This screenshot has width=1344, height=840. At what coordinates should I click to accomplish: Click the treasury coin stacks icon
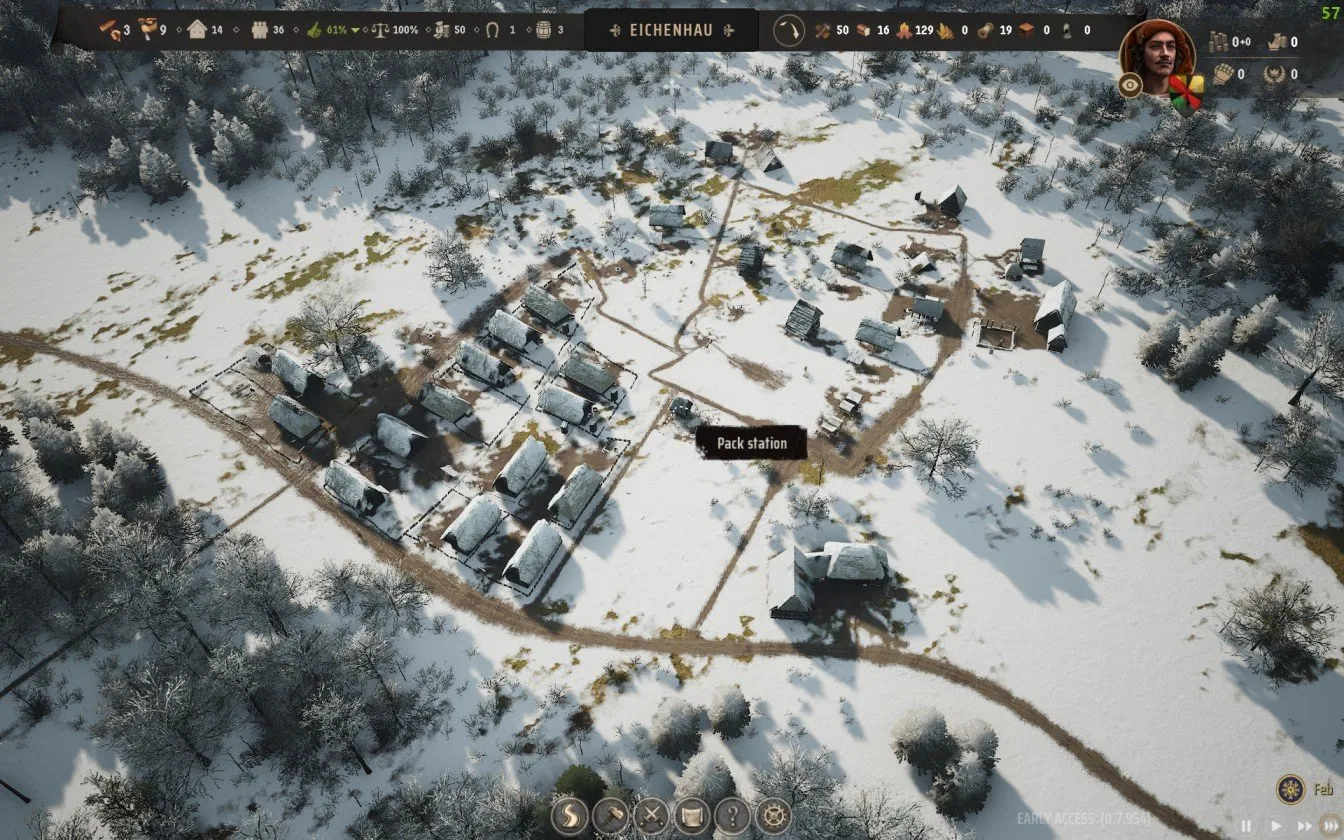[1219, 42]
